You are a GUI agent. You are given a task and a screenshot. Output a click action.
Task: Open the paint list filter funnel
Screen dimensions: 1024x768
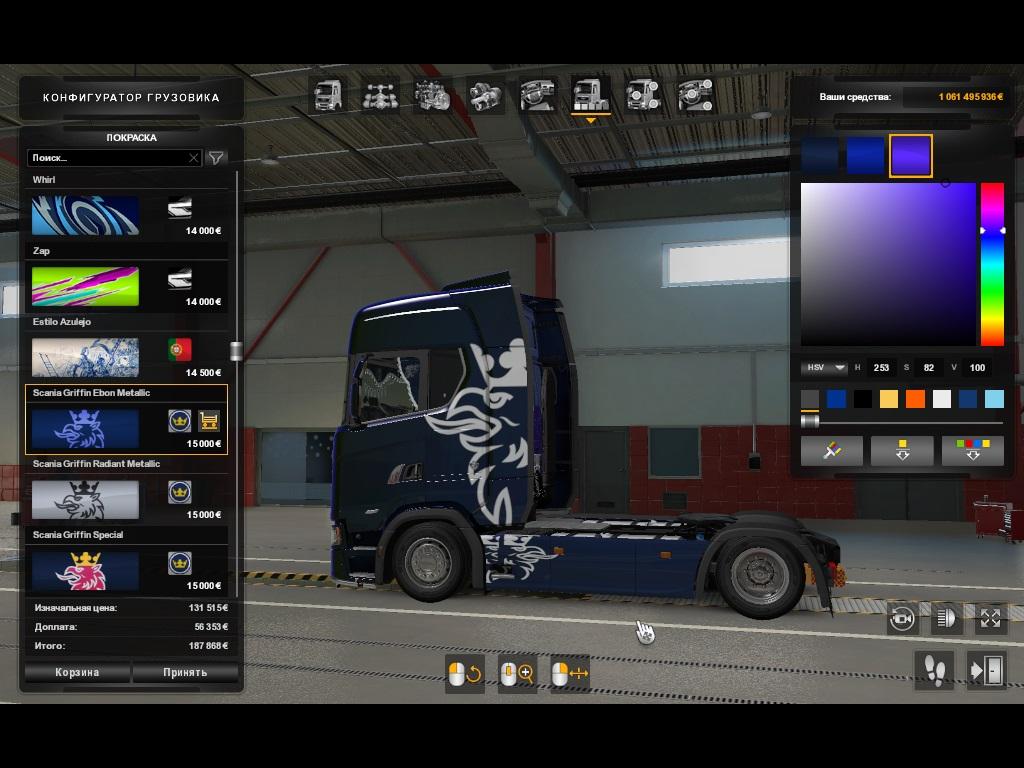click(216, 158)
